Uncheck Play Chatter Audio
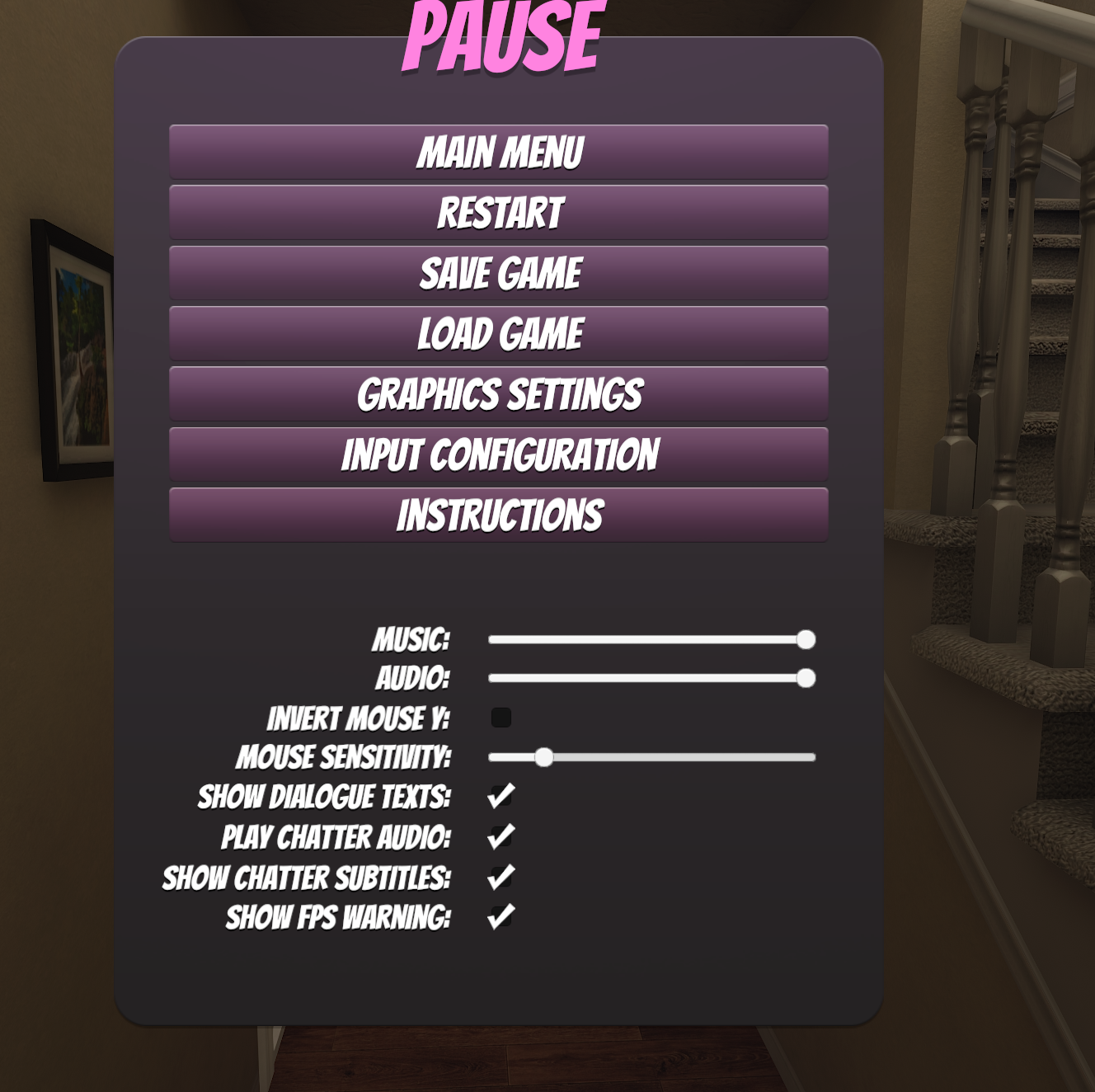The width and height of the screenshot is (1095, 1092). point(500,835)
